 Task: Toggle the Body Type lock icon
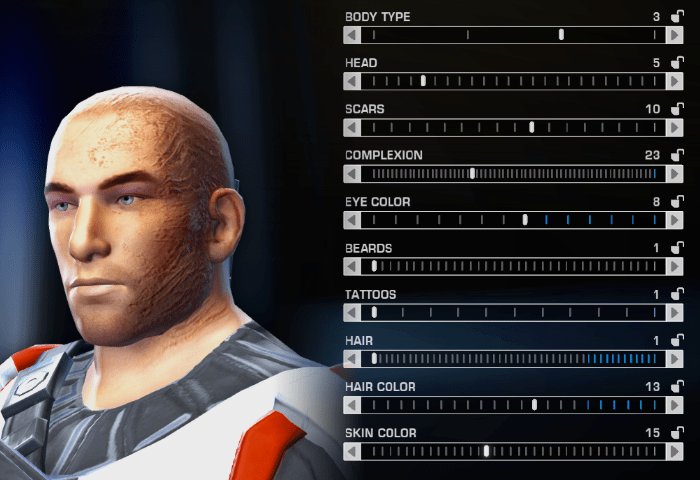[x=677, y=17]
